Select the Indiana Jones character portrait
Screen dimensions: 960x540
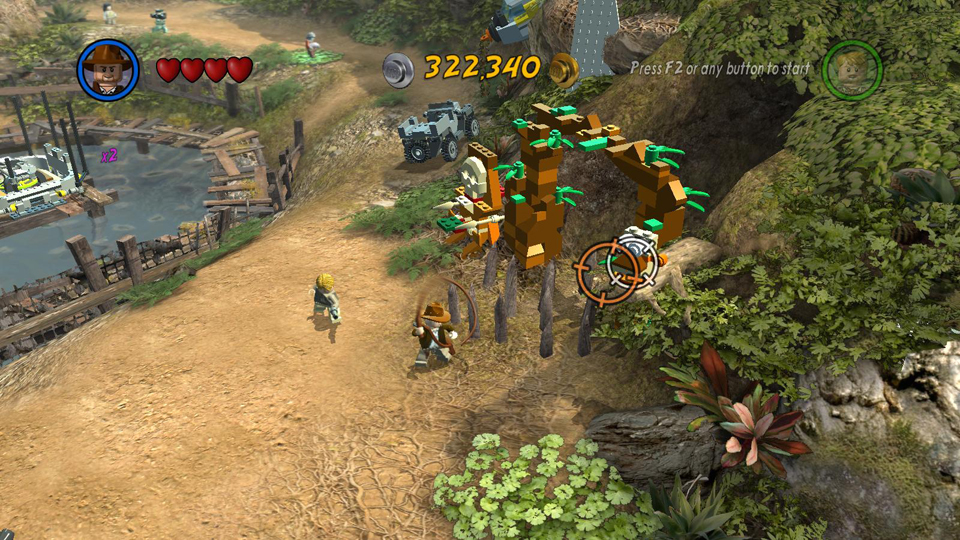point(107,69)
